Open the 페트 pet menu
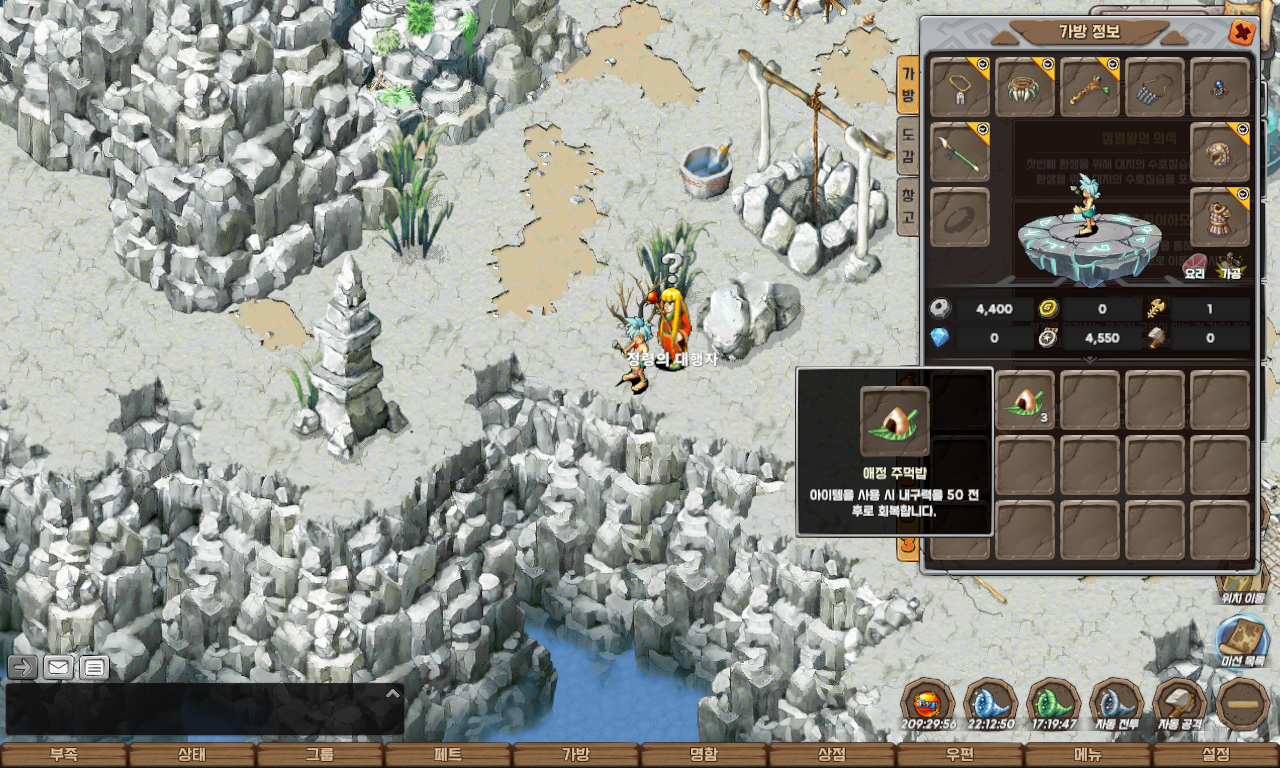The image size is (1280, 768). (448, 755)
